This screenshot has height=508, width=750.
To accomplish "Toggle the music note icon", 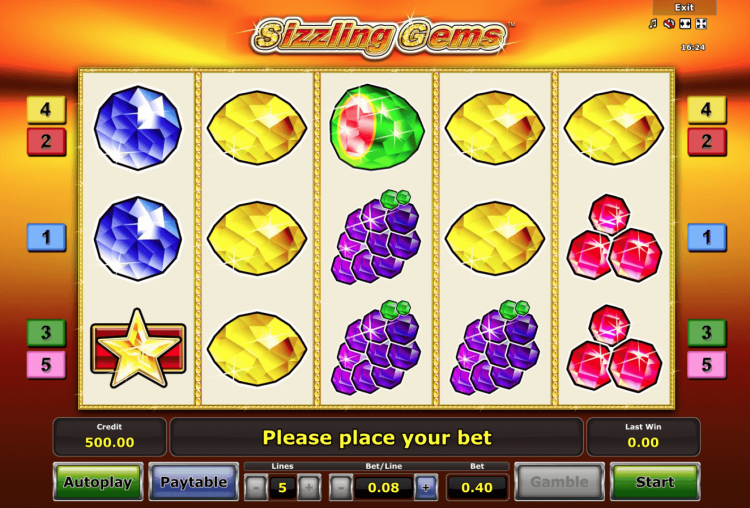I will [x=653, y=24].
